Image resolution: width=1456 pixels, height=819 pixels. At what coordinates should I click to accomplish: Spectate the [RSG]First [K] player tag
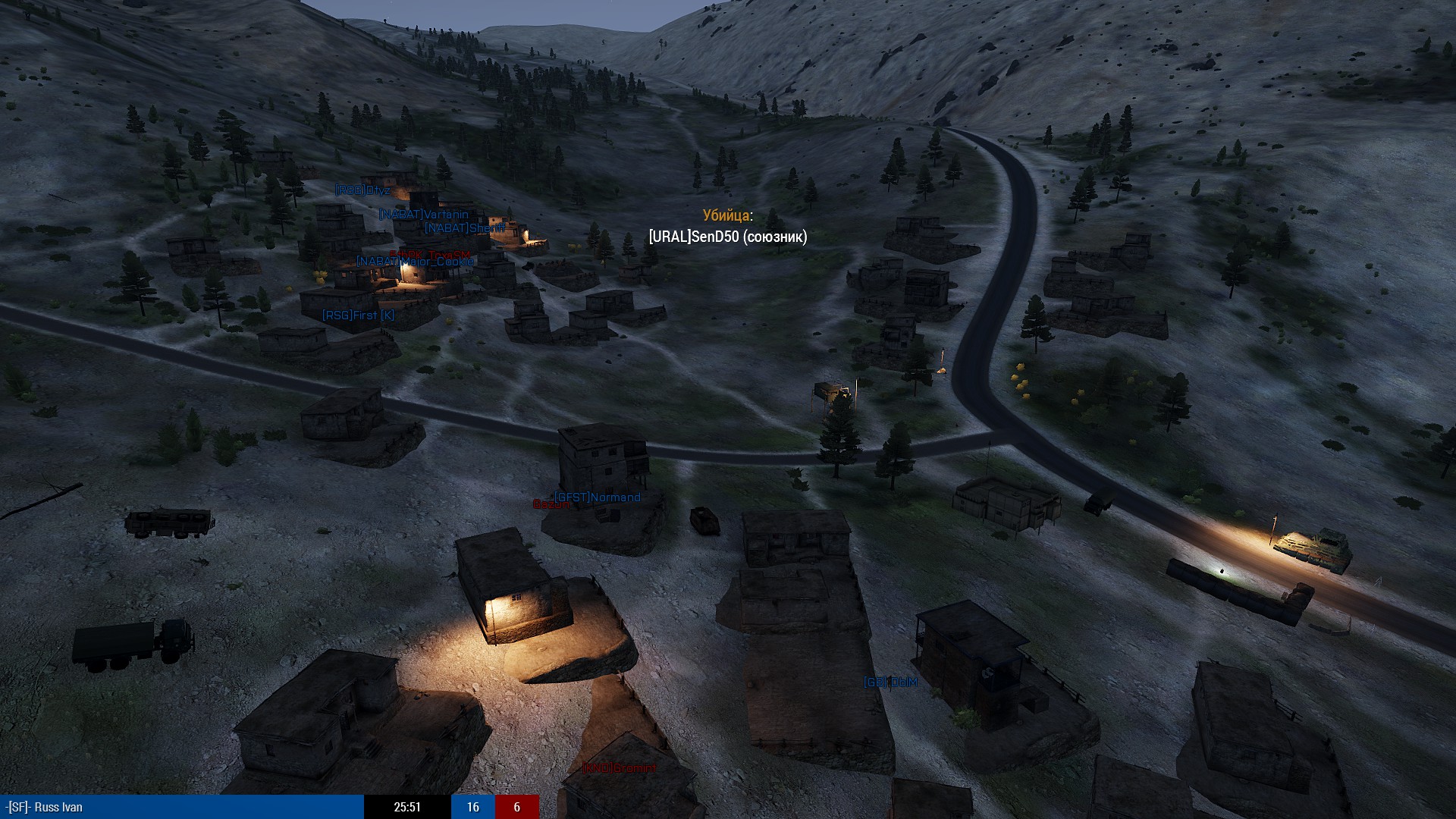click(358, 315)
